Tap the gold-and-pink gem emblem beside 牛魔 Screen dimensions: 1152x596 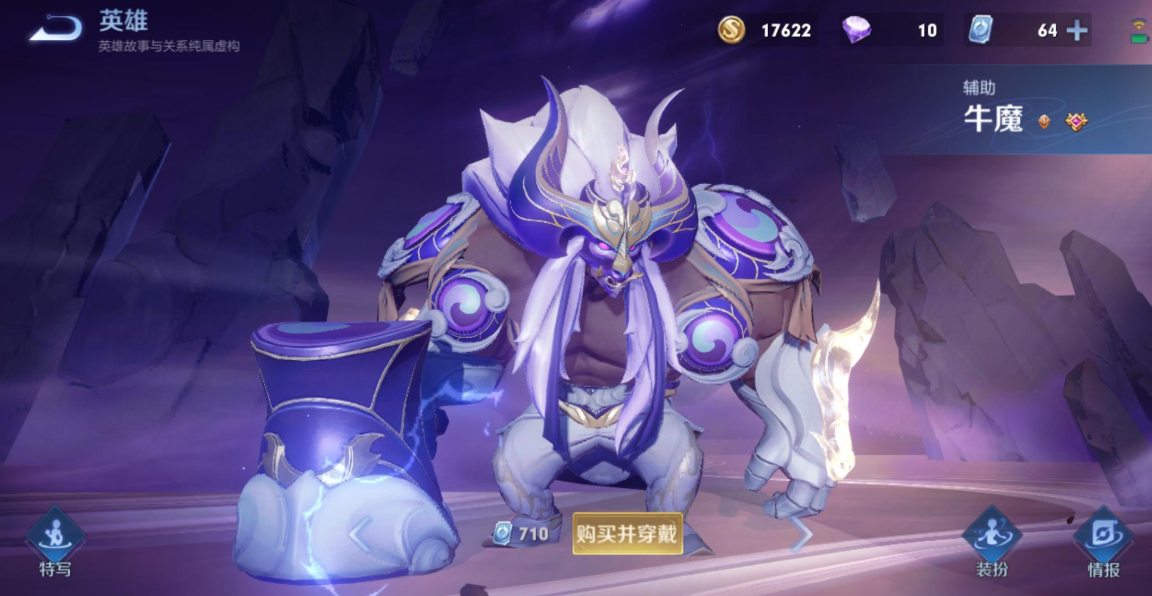coord(1076,122)
